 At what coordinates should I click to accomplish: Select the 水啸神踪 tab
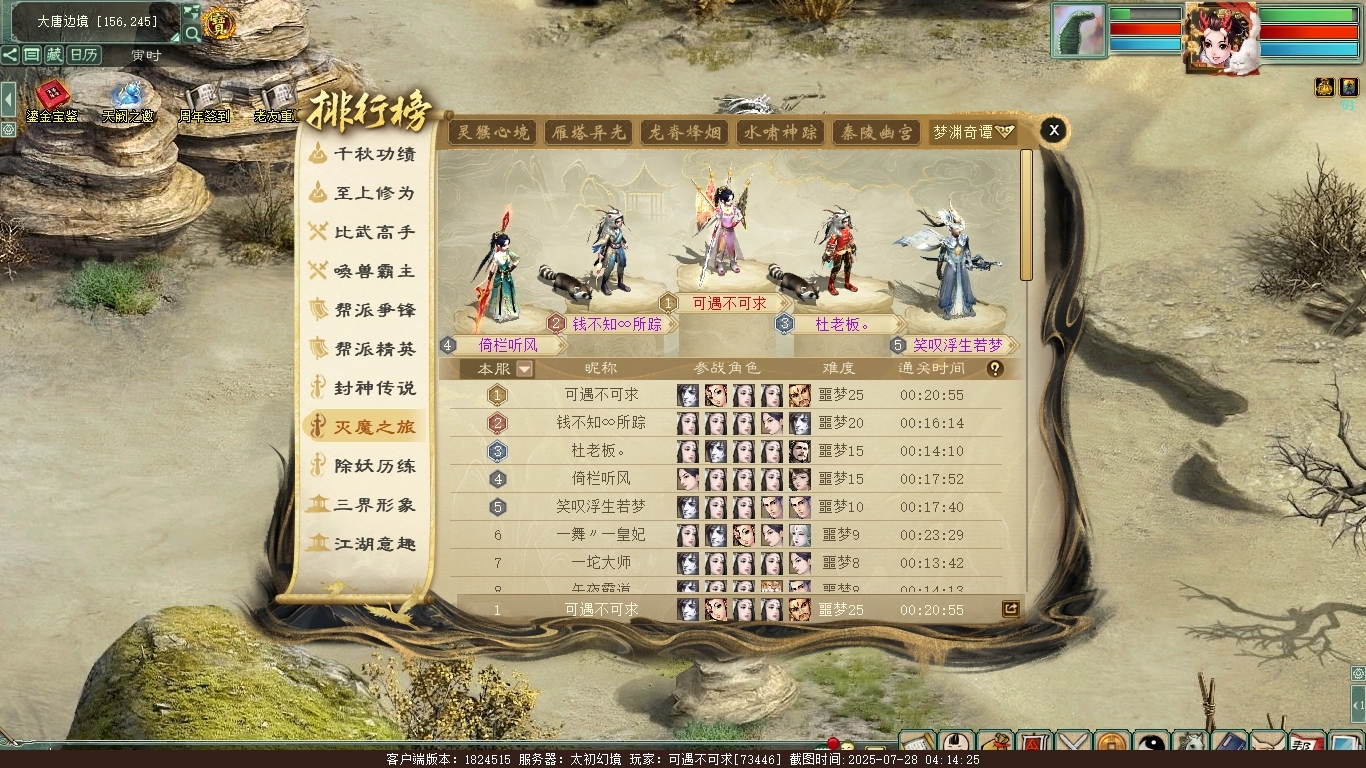(x=780, y=132)
